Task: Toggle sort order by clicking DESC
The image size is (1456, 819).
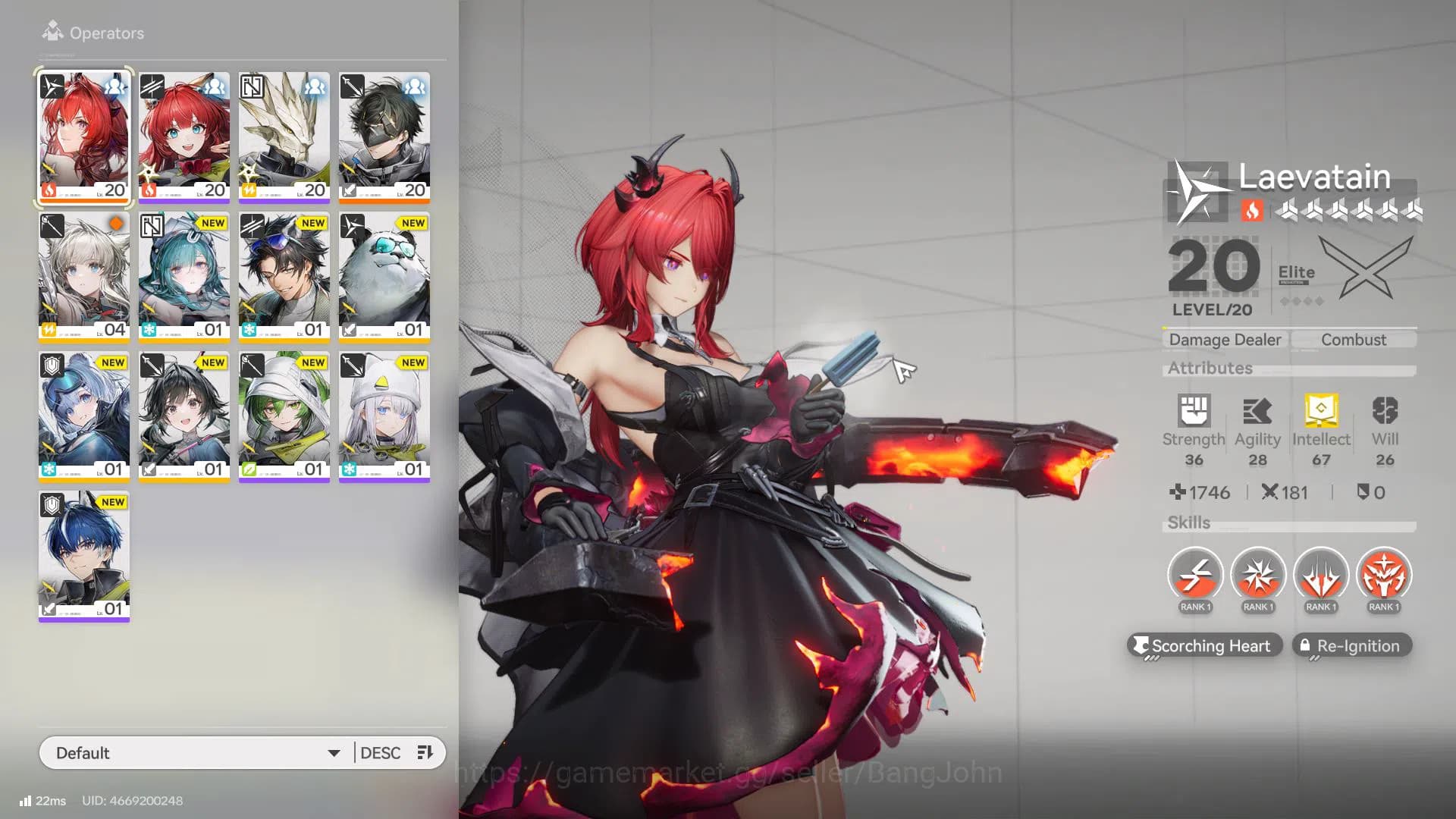Action: [x=383, y=752]
